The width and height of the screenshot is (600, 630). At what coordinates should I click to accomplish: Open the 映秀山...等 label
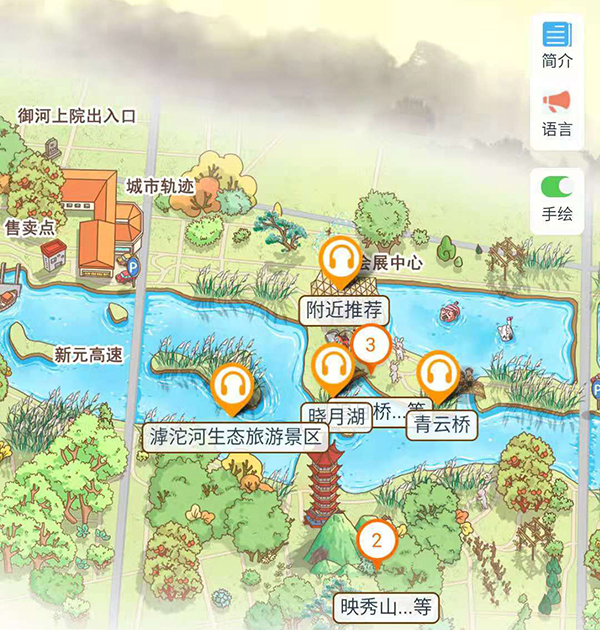386,607
